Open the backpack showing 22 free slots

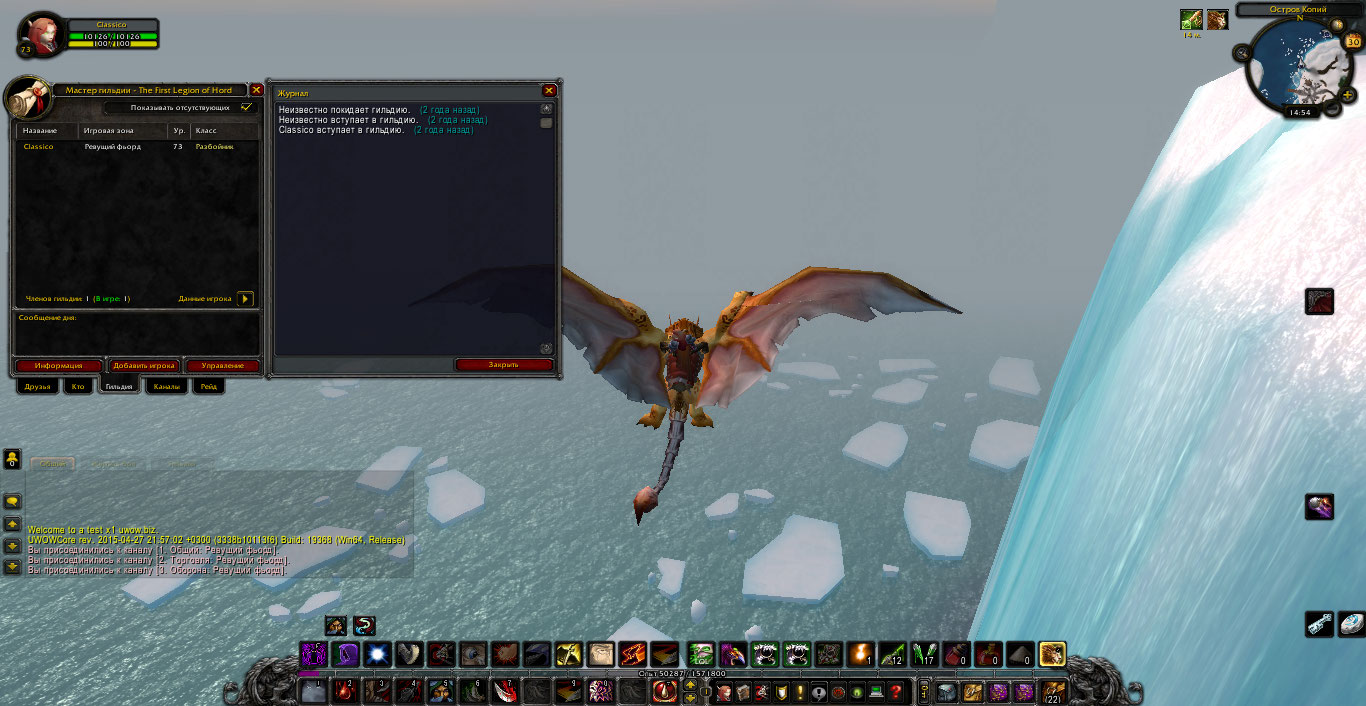coord(1052,692)
